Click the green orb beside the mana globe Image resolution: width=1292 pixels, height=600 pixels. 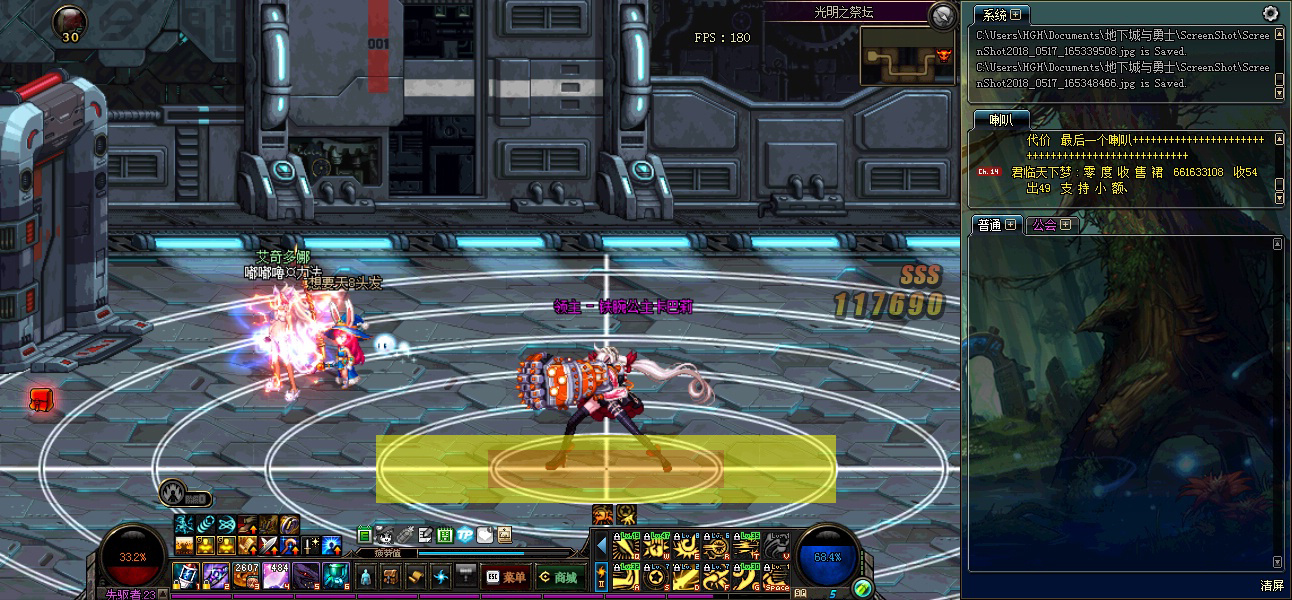click(x=863, y=588)
